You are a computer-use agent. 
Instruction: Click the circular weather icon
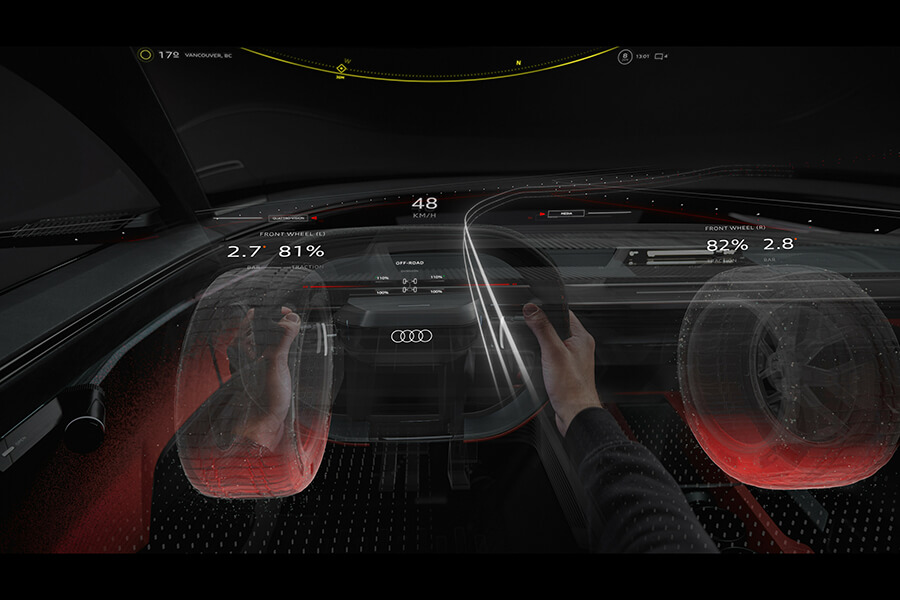(x=145, y=55)
